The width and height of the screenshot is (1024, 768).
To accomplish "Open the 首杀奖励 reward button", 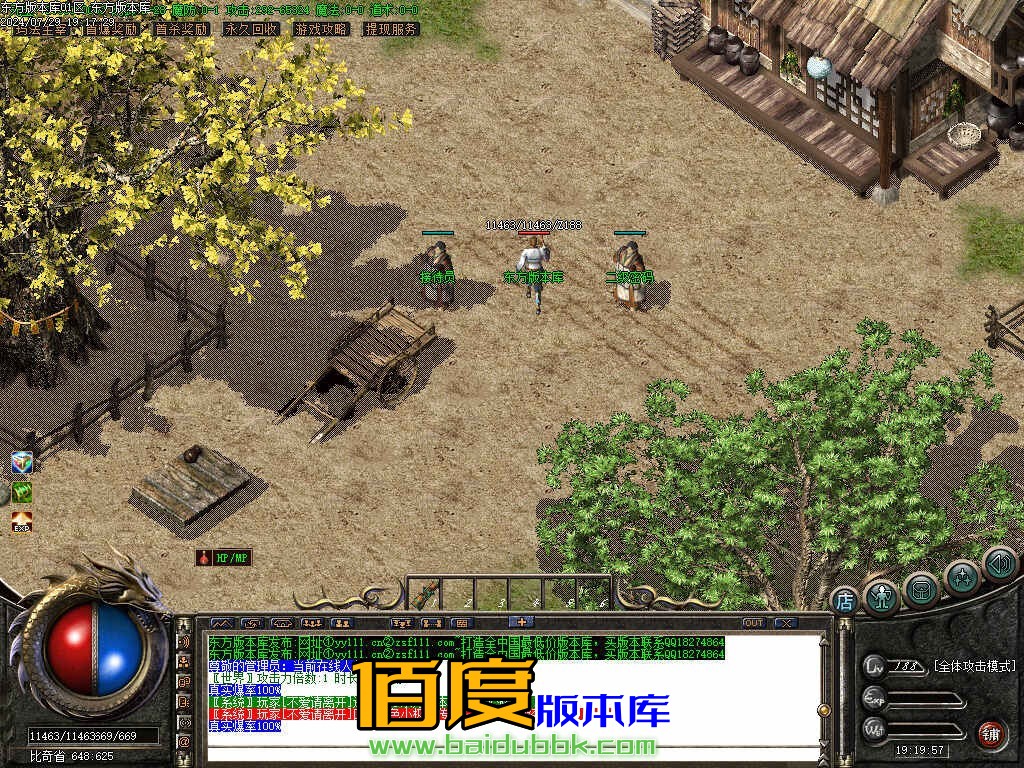I will [181, 30].
